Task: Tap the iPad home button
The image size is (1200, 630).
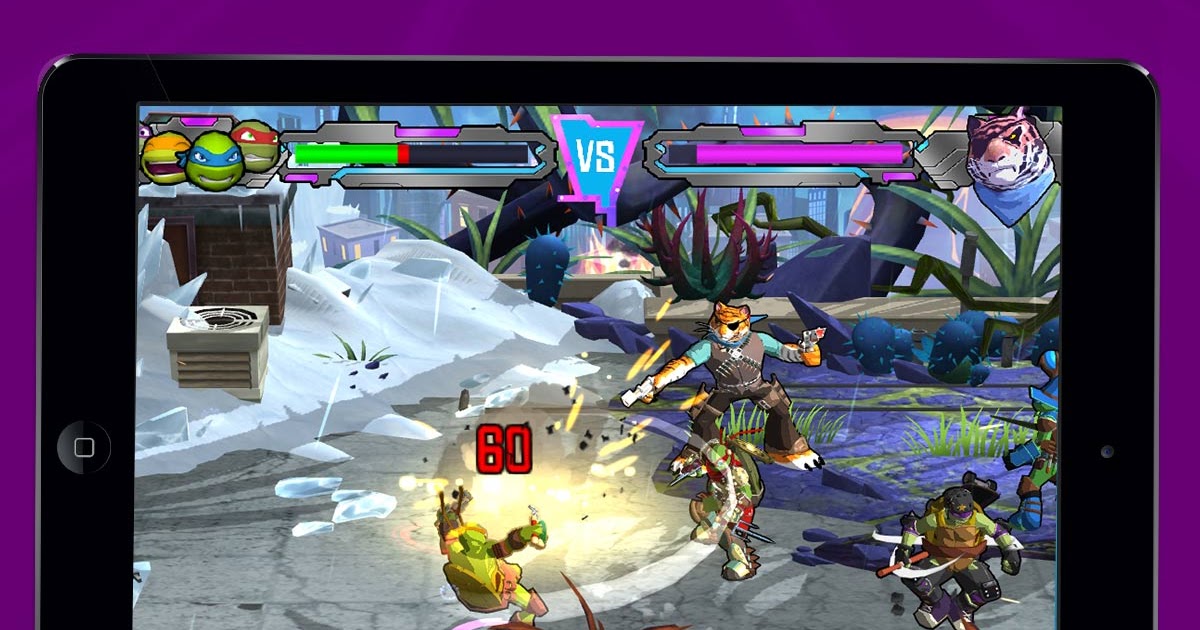Action: pyautogui.click(x=85, y=447)
